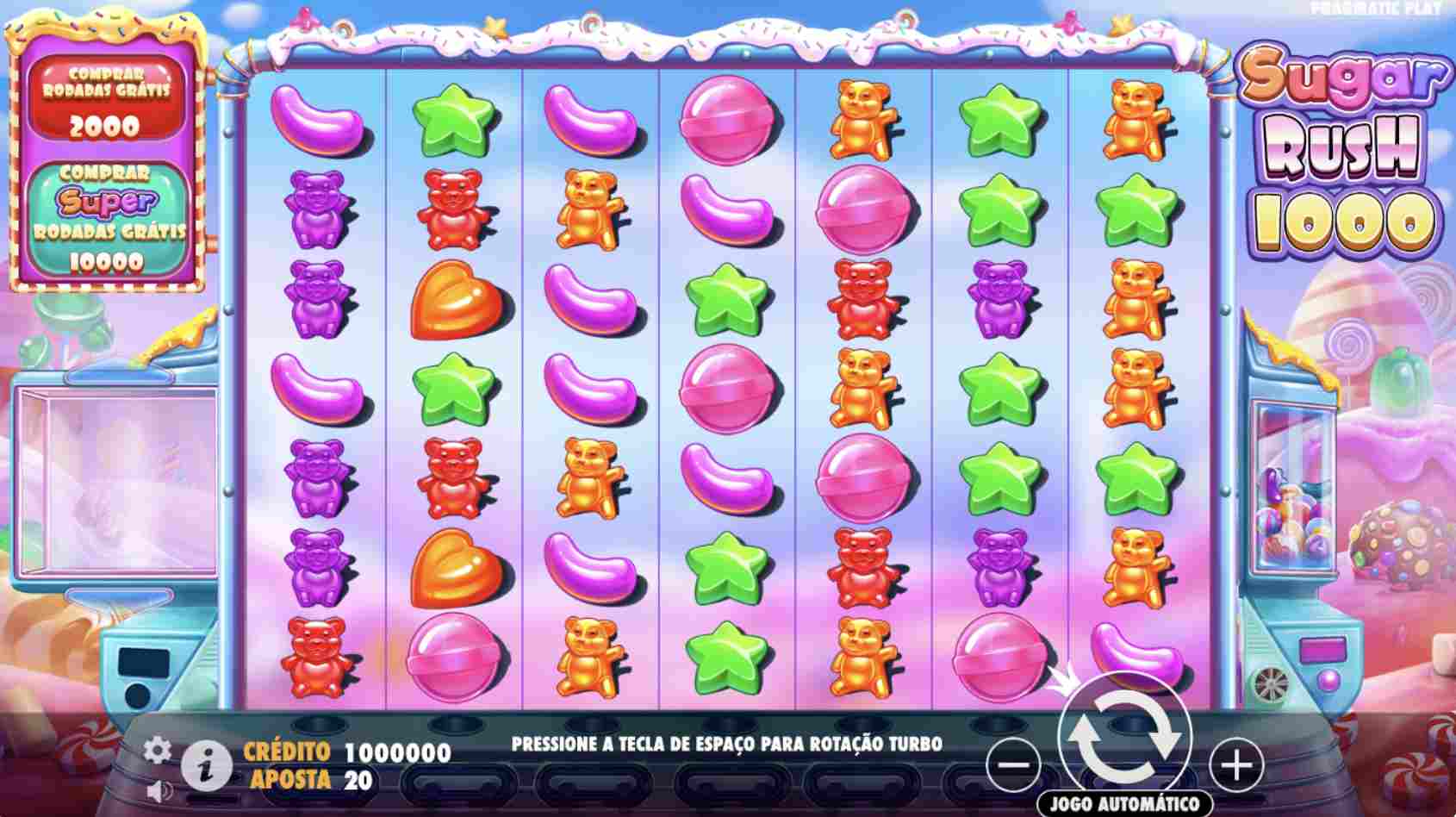Expand autoplay options under JOGO AUTOMÁTICO
Viewport: 1456px width, 817px height.
click(1125, 803)
